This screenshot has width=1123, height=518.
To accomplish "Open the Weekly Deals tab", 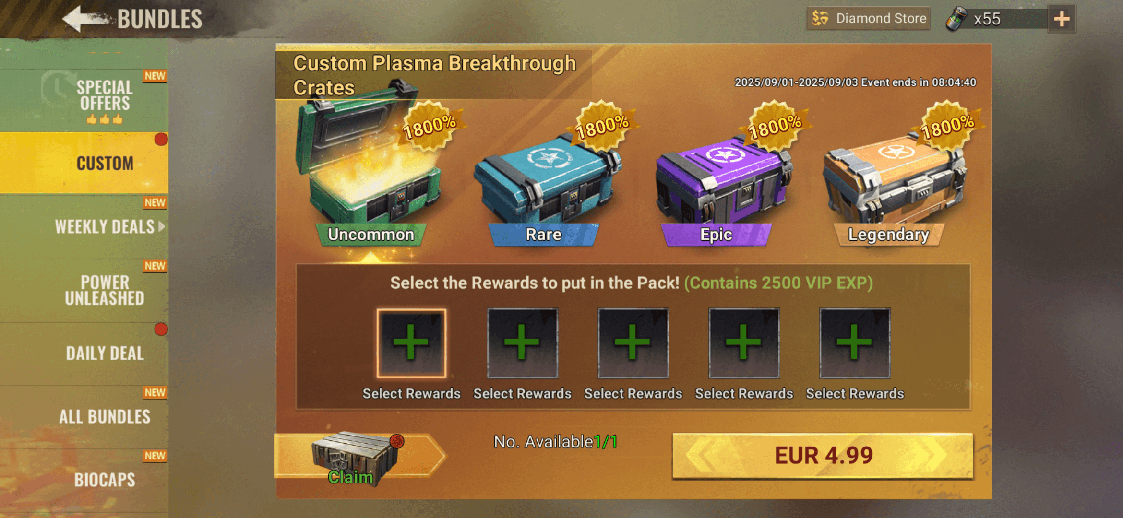I will click(x=104, y=227).
